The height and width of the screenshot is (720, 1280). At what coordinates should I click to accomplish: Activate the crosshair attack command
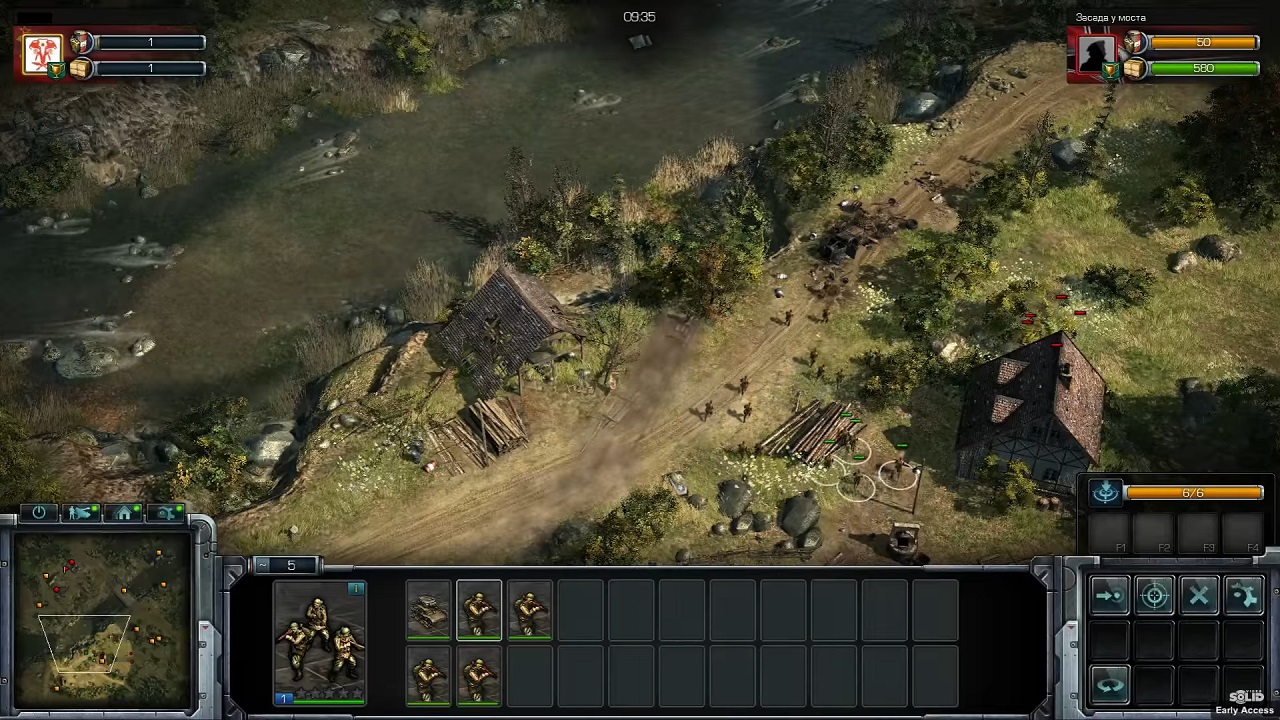(x=1154, y=596)
